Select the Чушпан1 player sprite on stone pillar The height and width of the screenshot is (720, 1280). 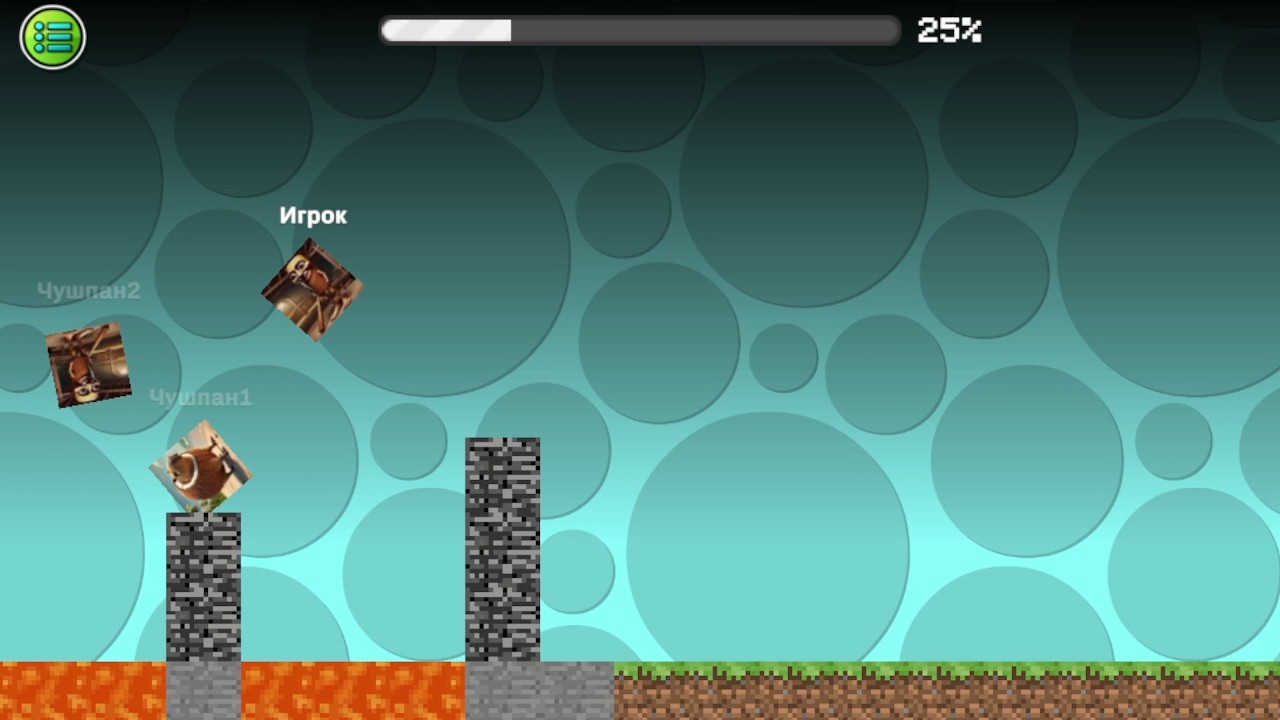click(202, 465)
